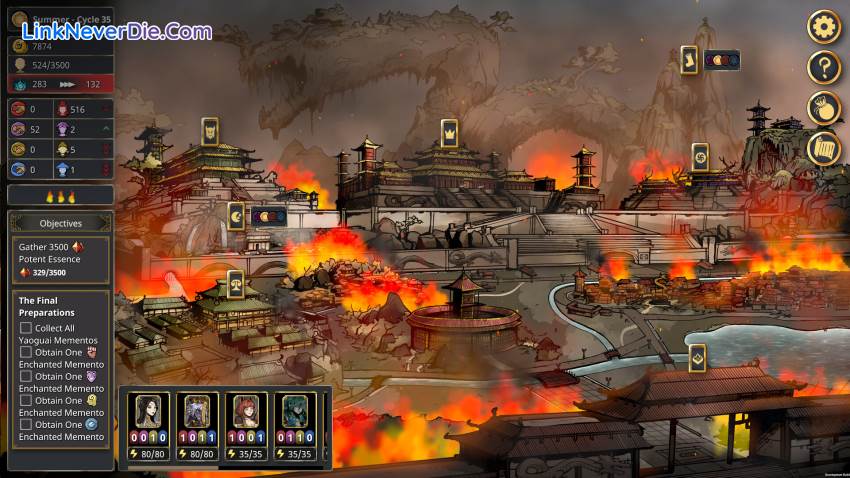This screenshot has height=478, width=850.
Task: Select the swirl symbol shrine marker
Action: tap(700, 156)
